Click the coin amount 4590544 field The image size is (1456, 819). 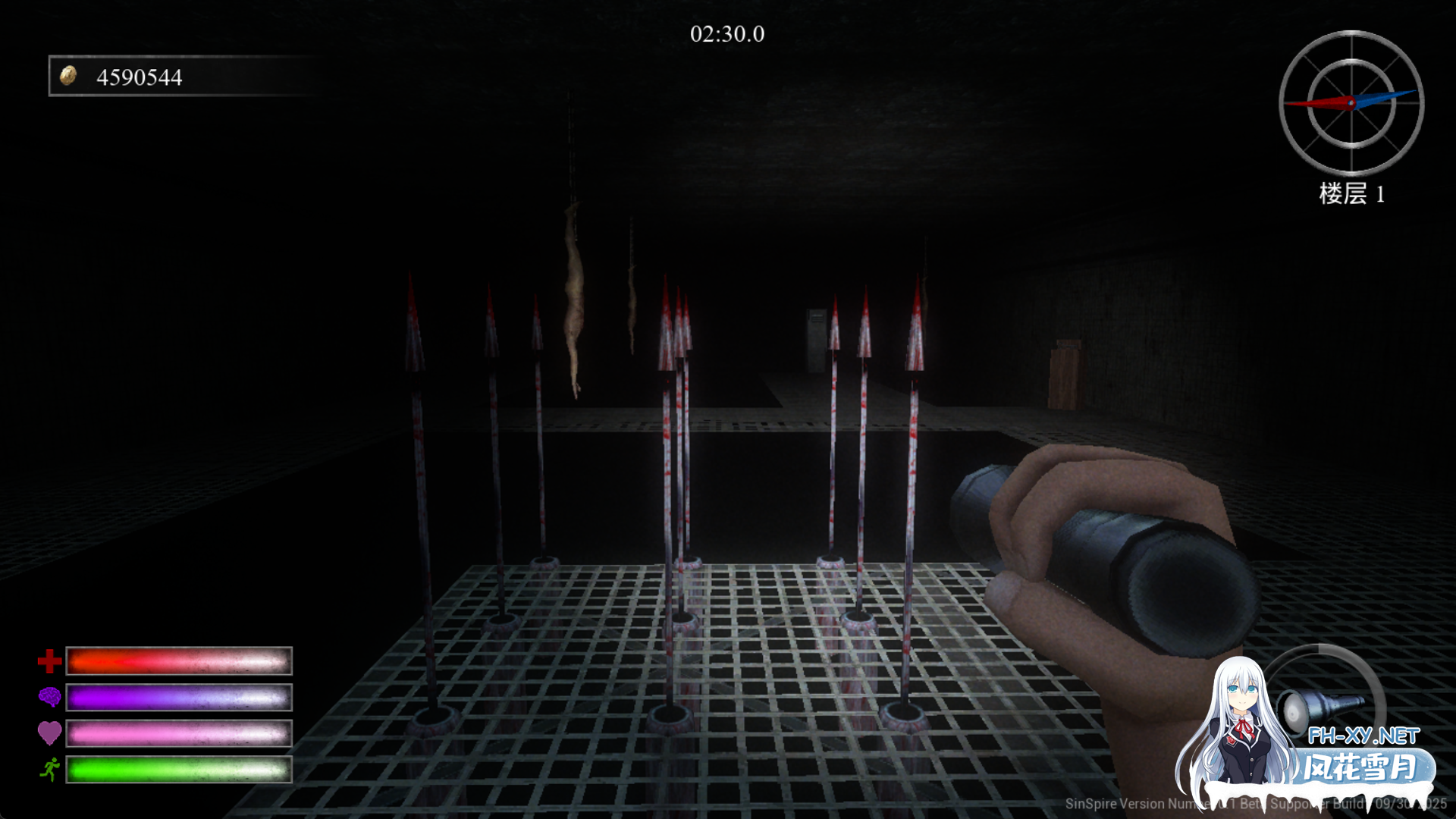point(139,76)
